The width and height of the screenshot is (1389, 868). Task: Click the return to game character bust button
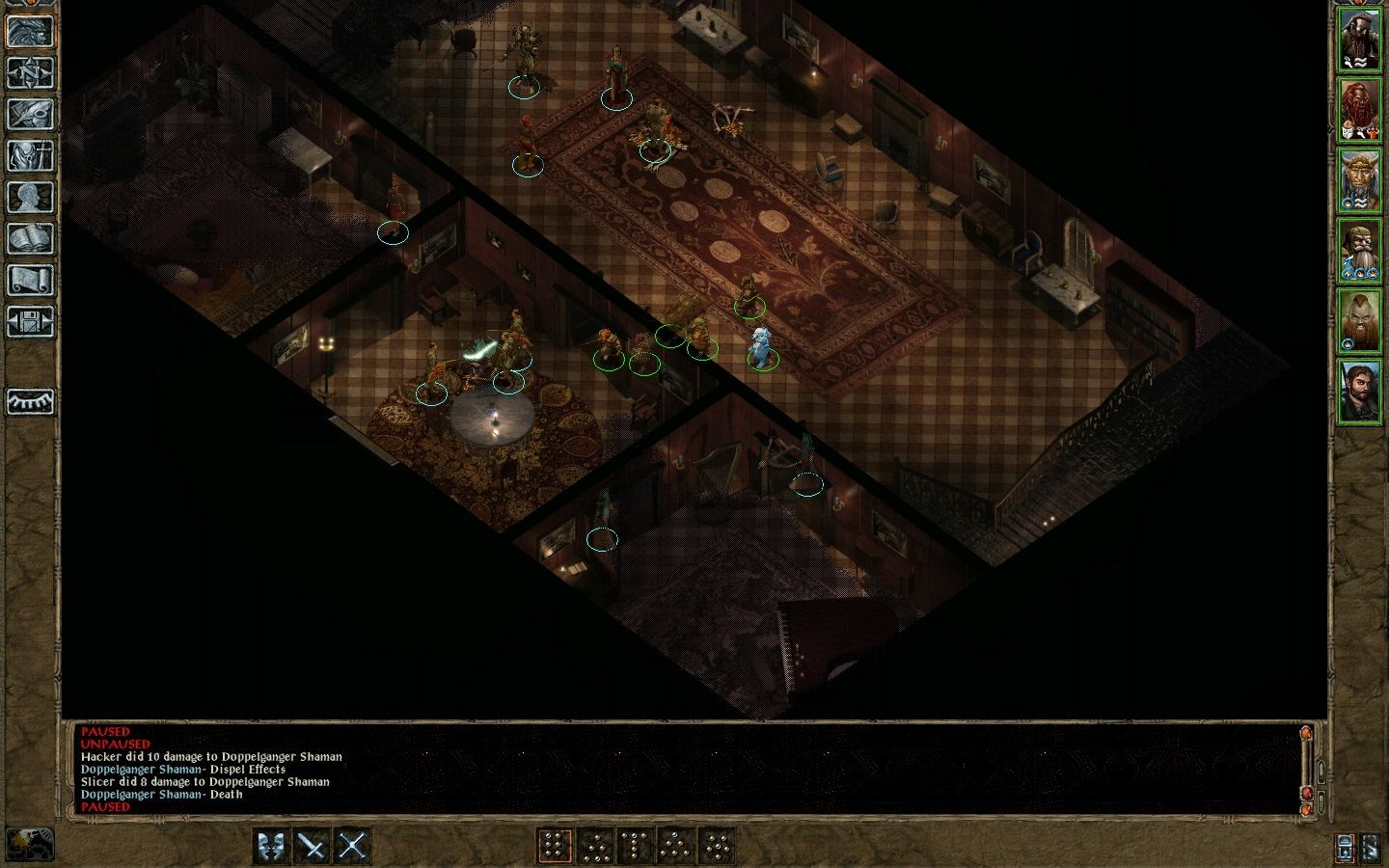[30, 30]
